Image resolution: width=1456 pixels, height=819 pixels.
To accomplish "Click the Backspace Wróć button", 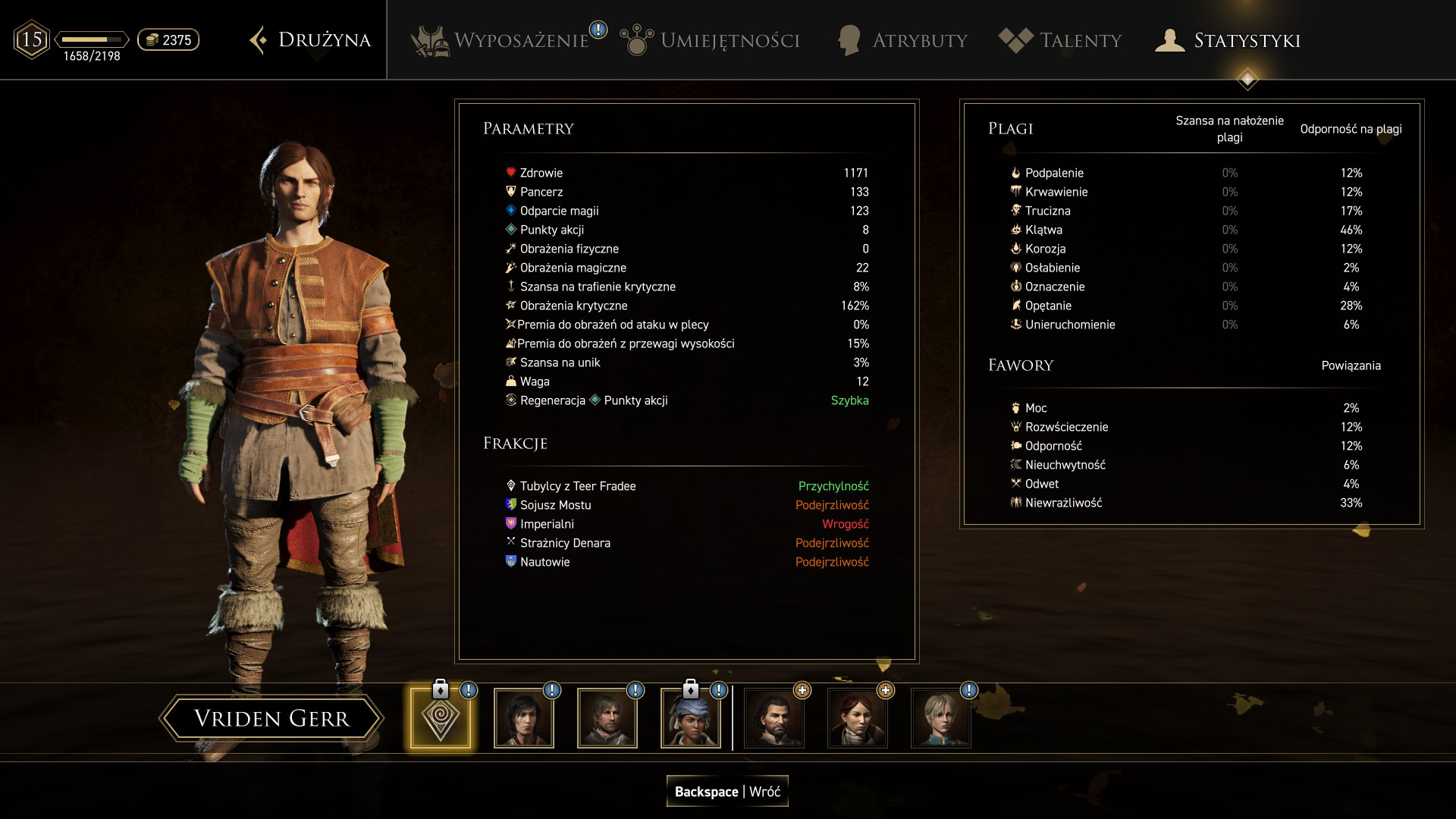I will coord(727,791).
